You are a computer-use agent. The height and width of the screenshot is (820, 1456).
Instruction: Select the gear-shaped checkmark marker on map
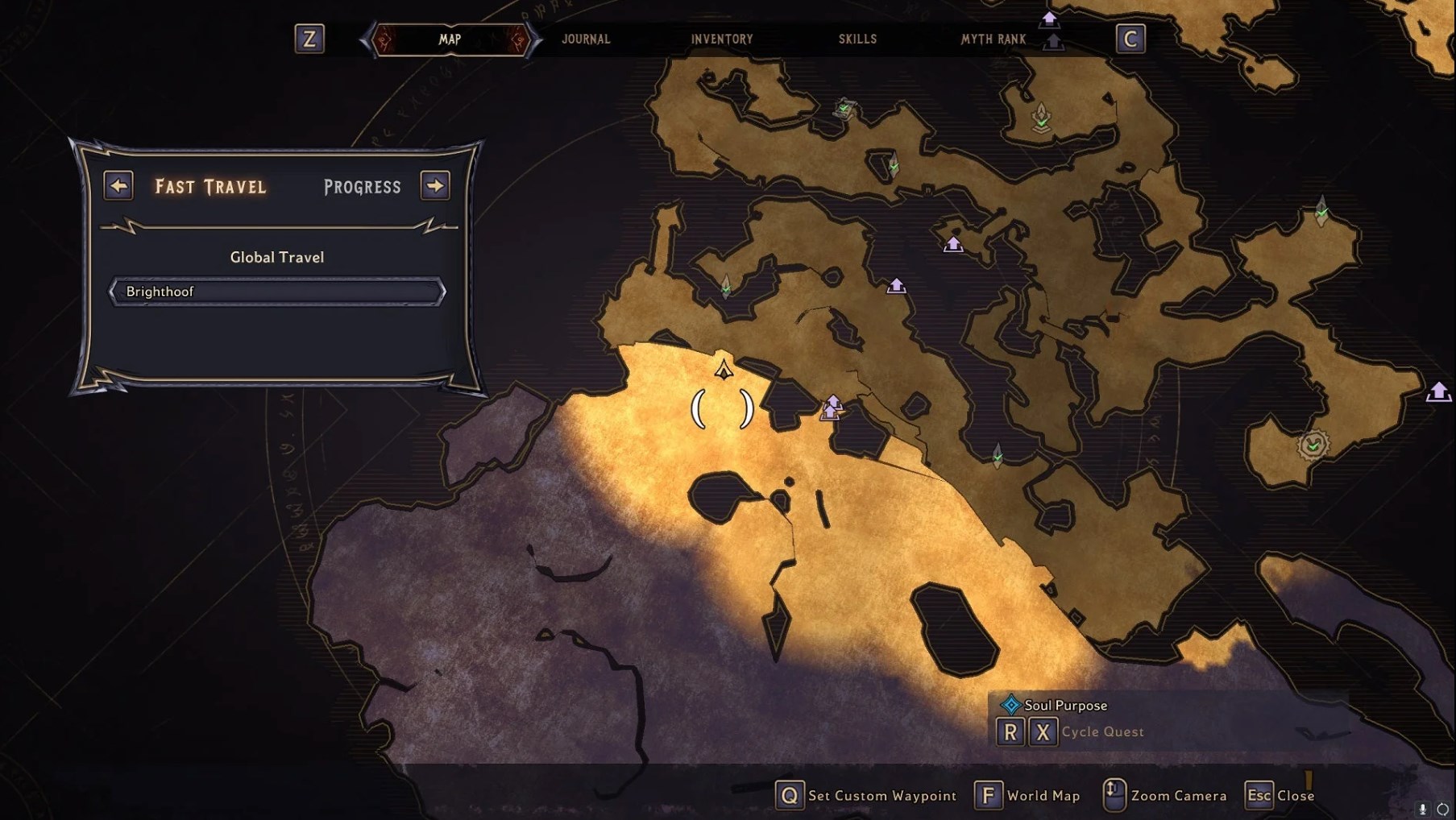[x=1313, y=445]
